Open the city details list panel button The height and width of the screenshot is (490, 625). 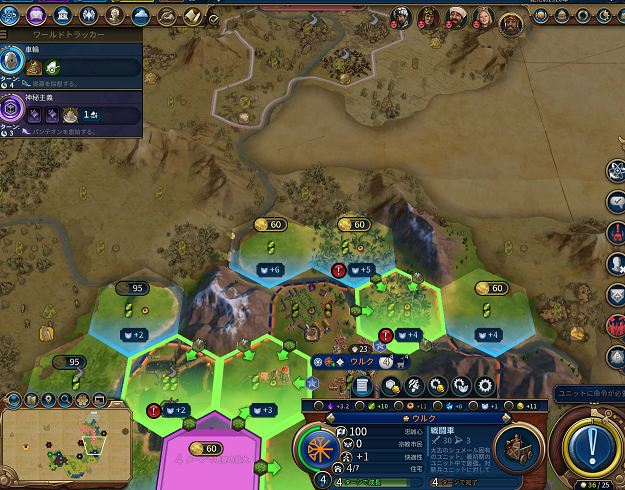(362, 385)
